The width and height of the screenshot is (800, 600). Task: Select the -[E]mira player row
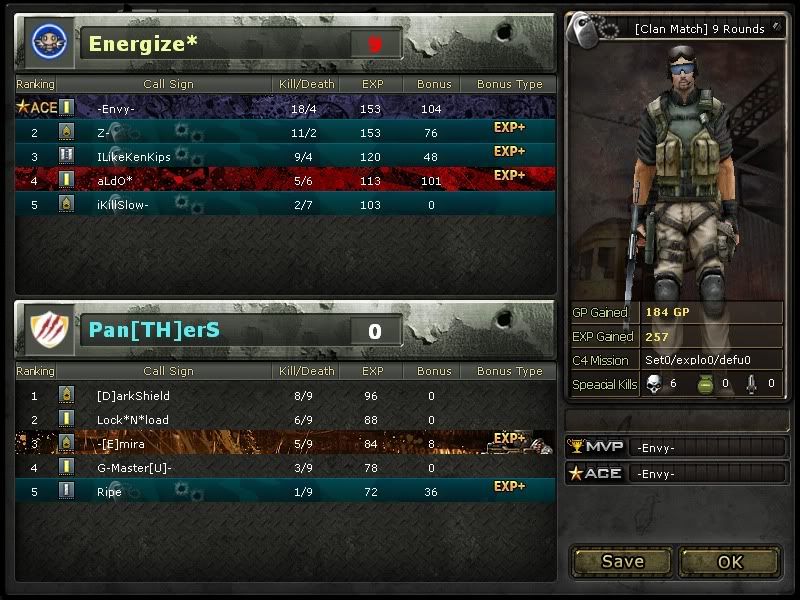pyautogui.click(x=285, y=443)
